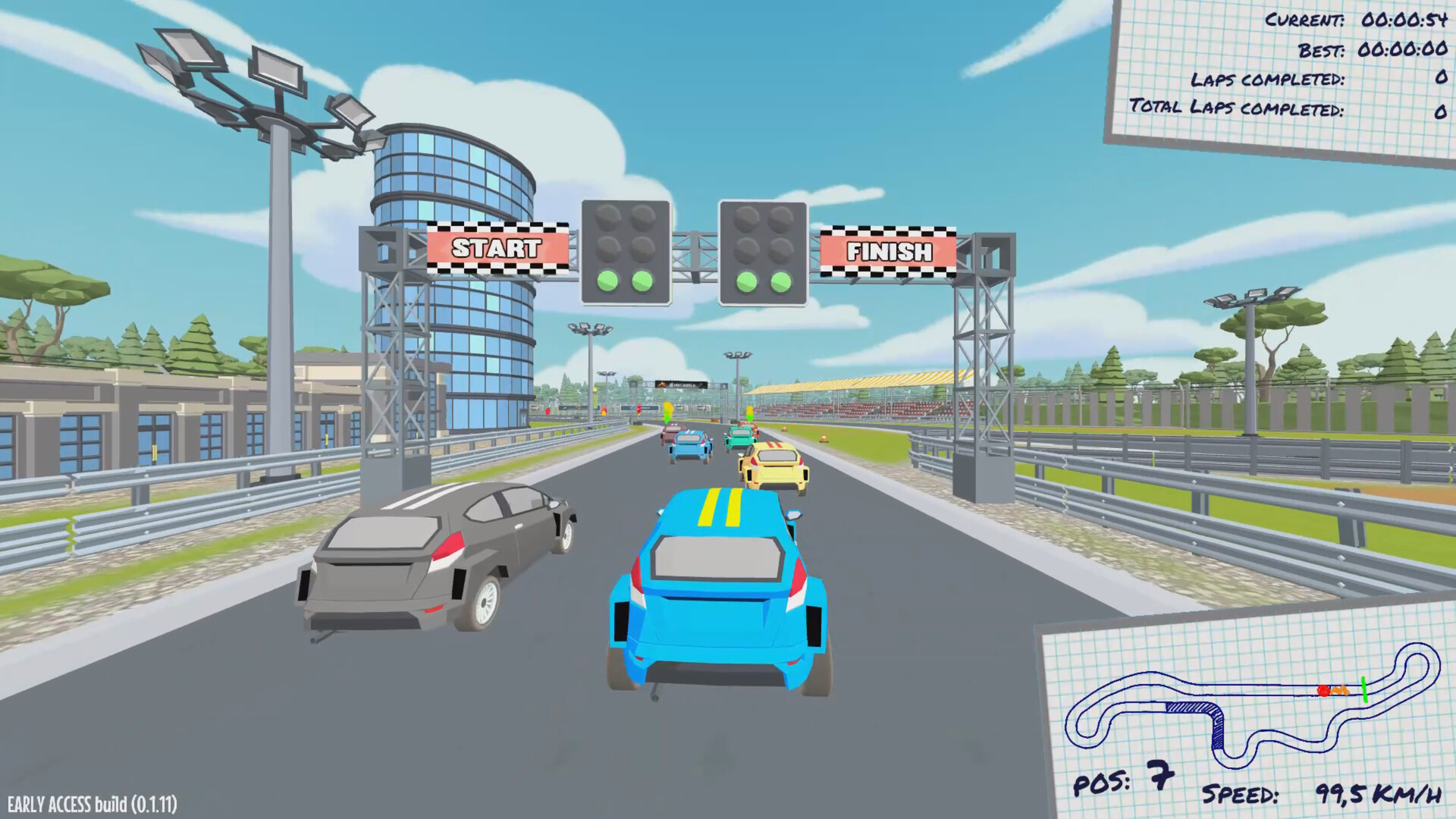Click the red player marker on minimap
The height and width of the screenshot is (819, 1456).
[1324, 692]
